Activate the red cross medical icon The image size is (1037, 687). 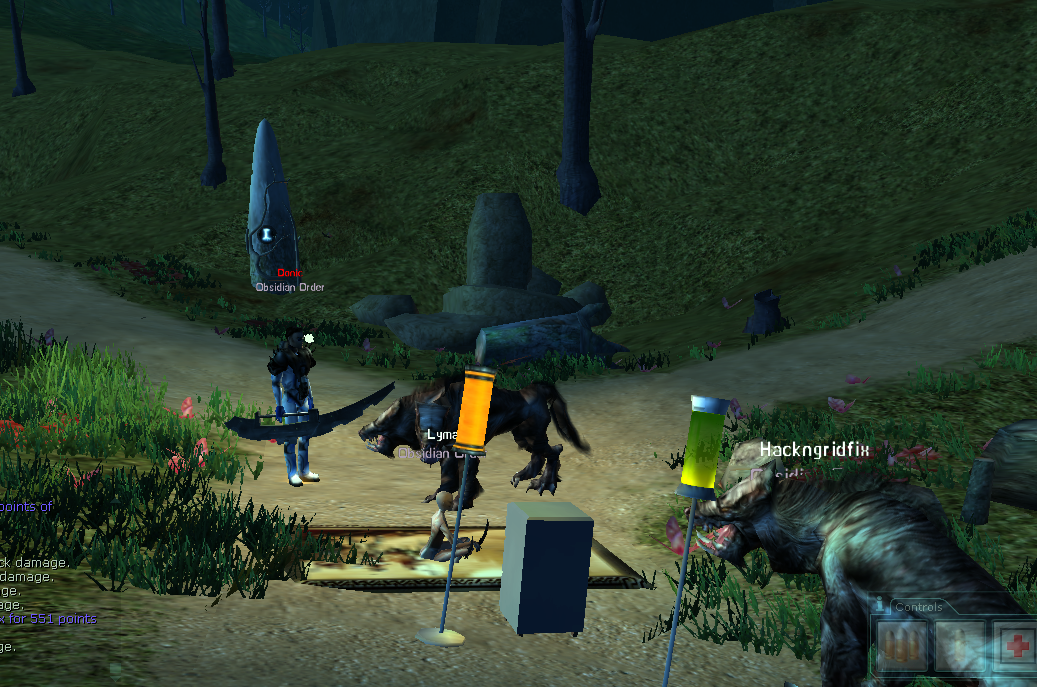[x=1016, y=645]
